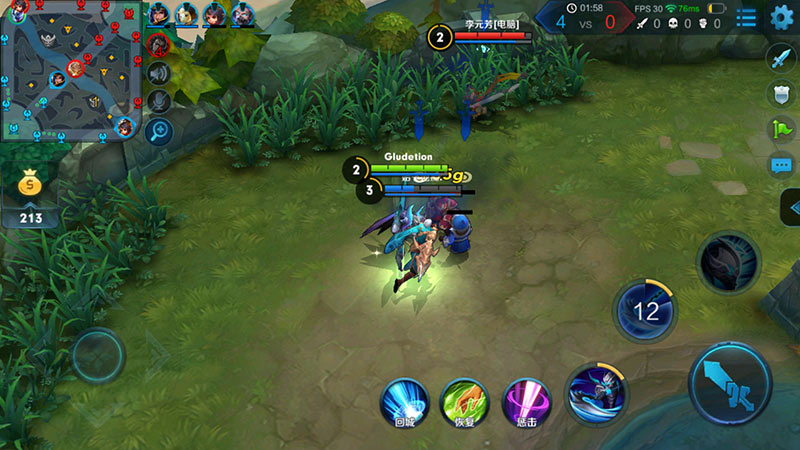The width and height of the screenshot is (800, 450).
Task: Tap the shield defend signal button
Action: pos(781,94)
